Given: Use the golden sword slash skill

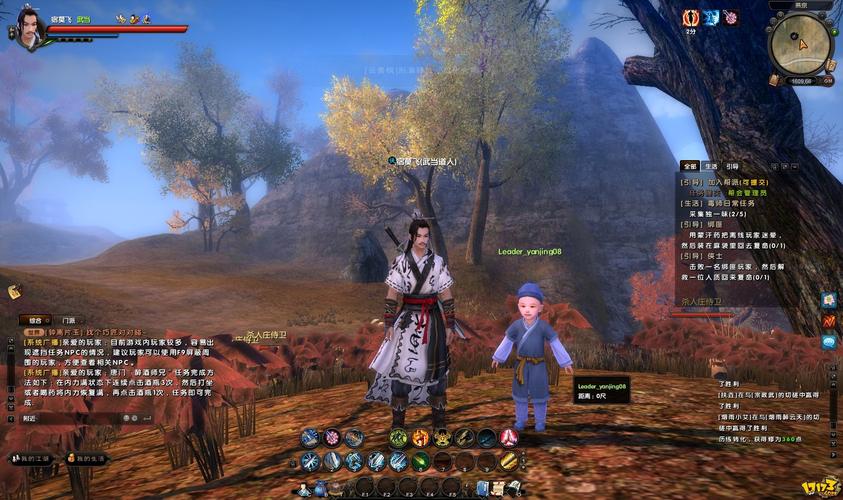Looking at the screenshot, I should (x=508, y=461).
